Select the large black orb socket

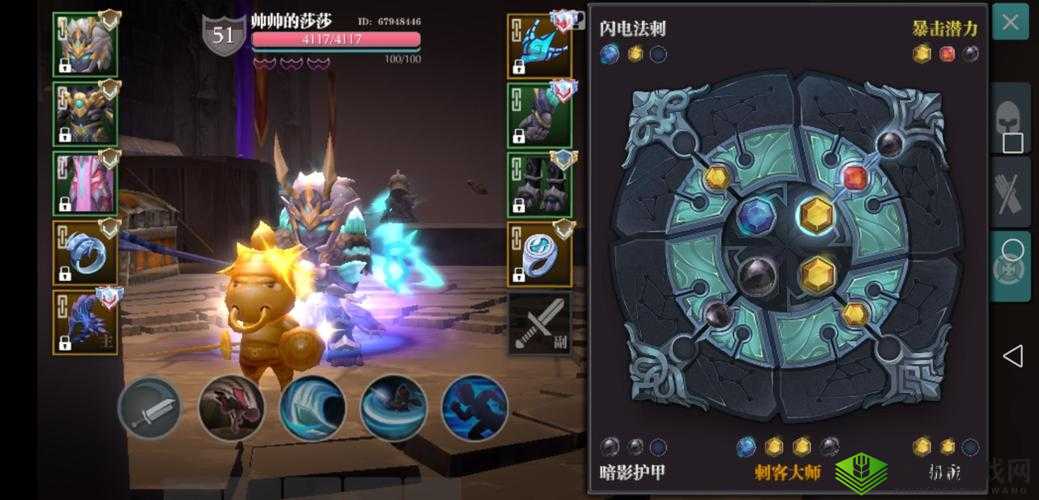coord(757,274)
